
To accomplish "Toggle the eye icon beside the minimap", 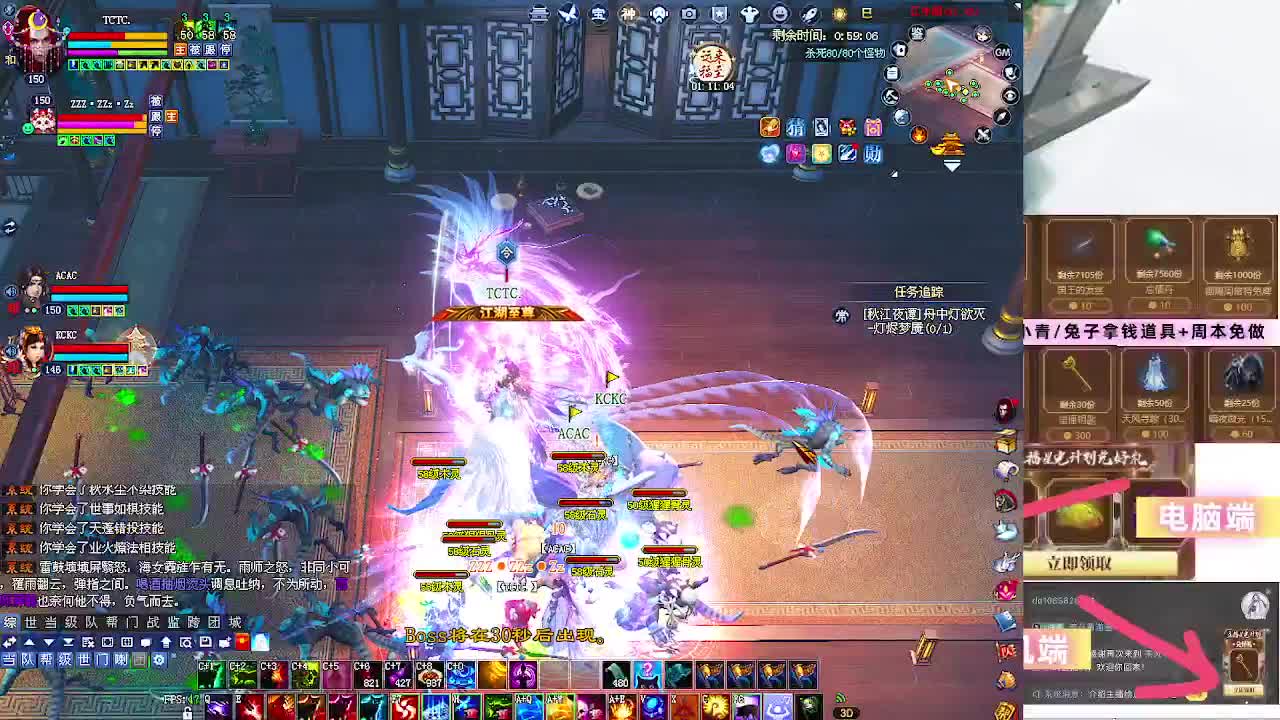I will click(x=1010, y=95).
